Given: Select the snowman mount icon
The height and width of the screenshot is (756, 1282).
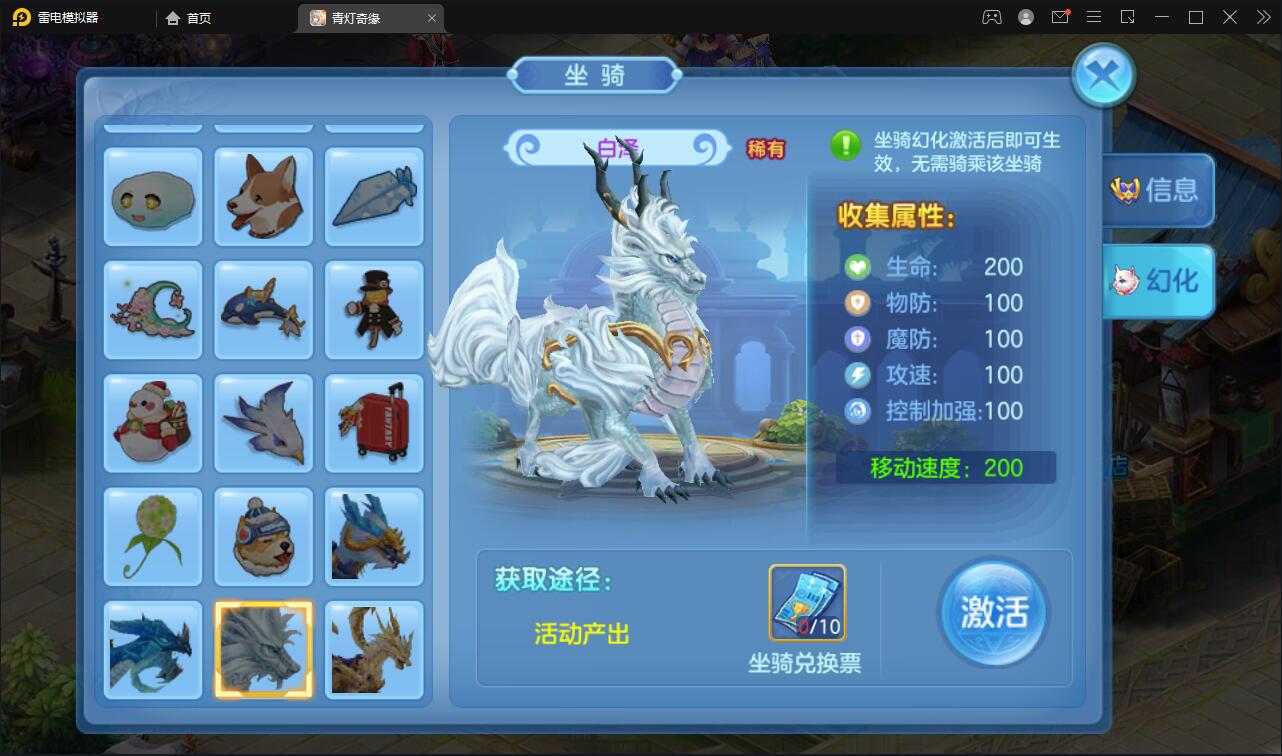Looking at the screenshot, I should tap(152, 423).
